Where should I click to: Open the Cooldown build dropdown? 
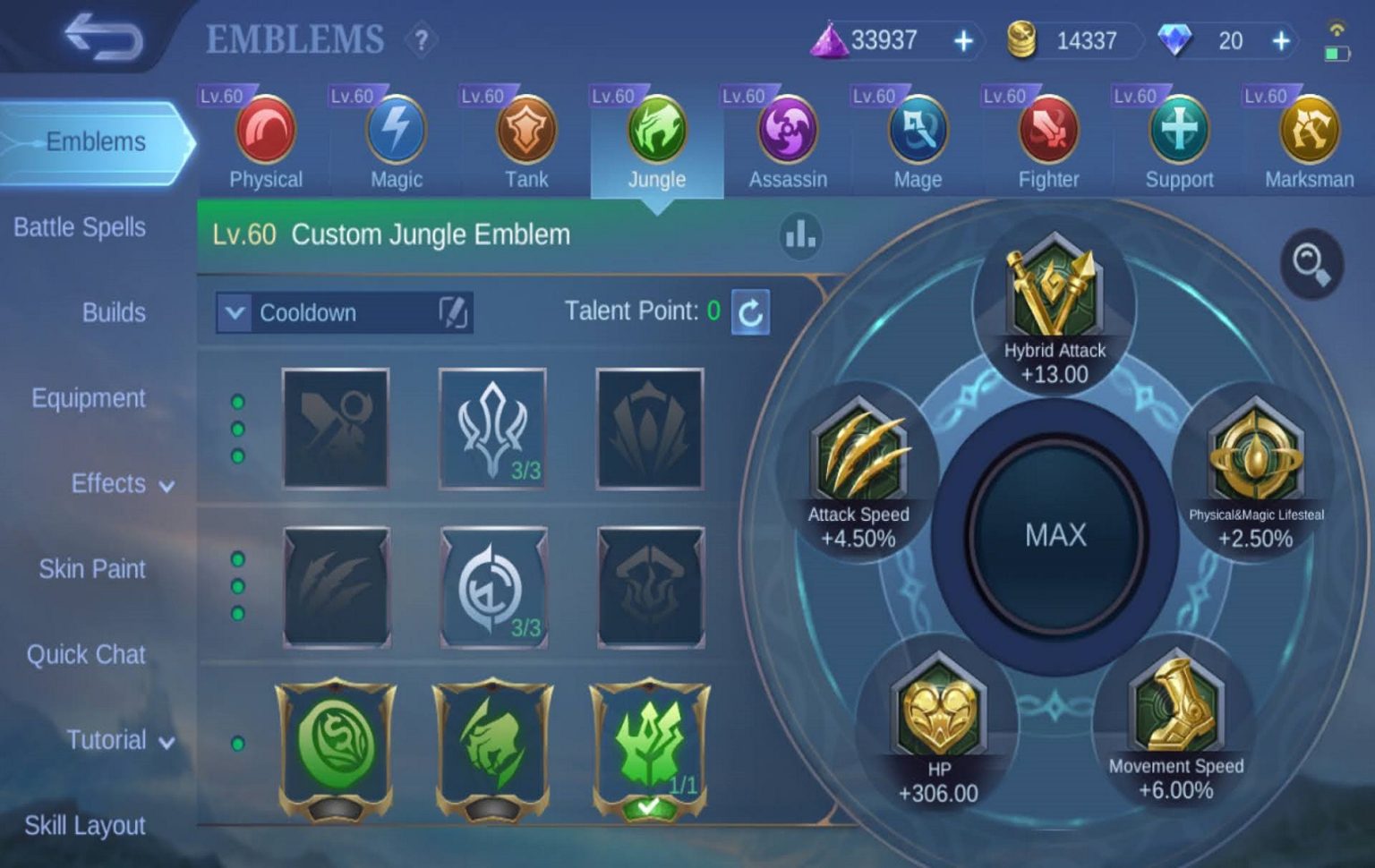point(340,312)
